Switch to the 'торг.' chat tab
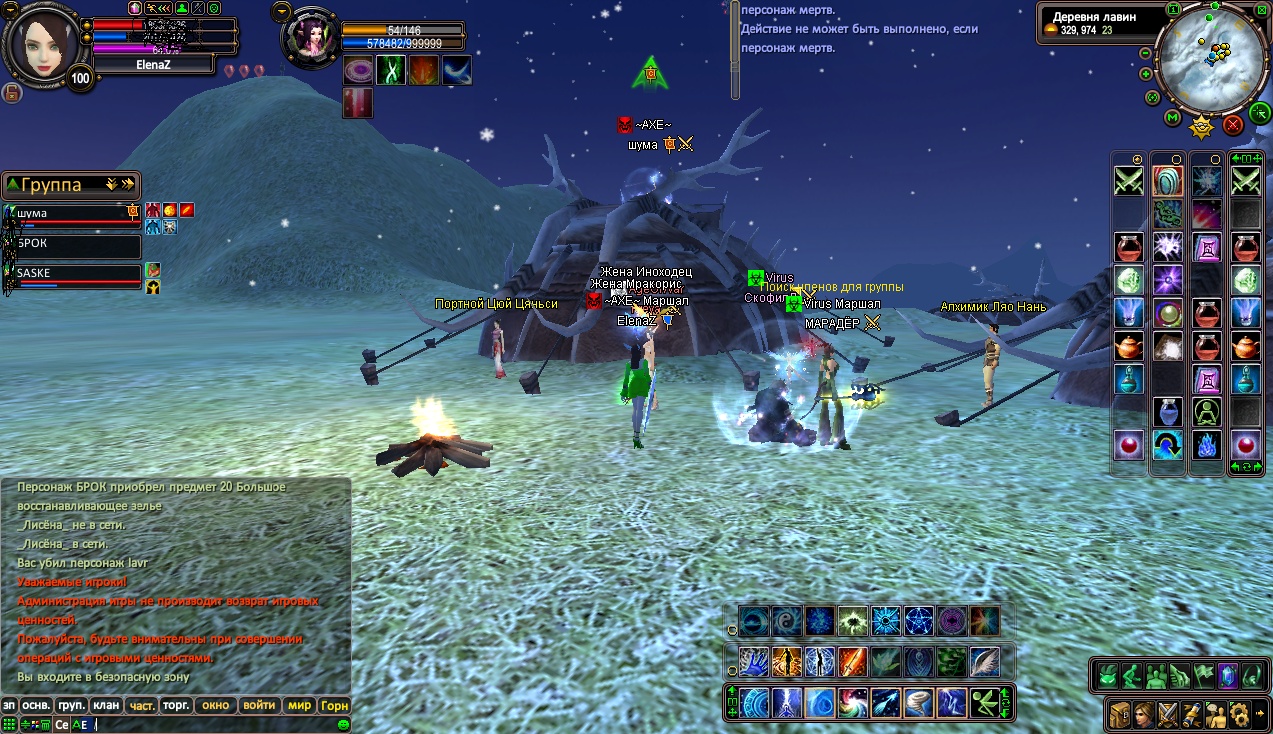This screenshot has height=734, width=1273. tap(177, 705)
